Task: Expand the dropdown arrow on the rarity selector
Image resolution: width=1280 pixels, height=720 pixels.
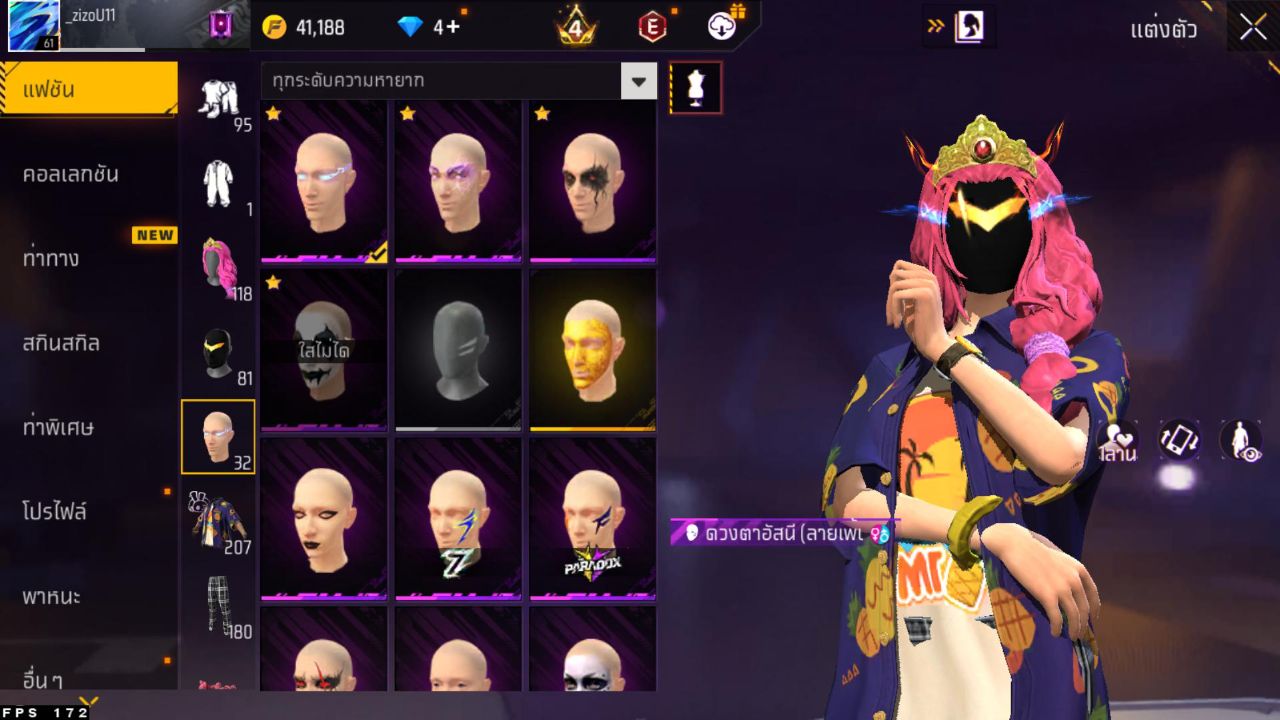Action: [638, 81]
